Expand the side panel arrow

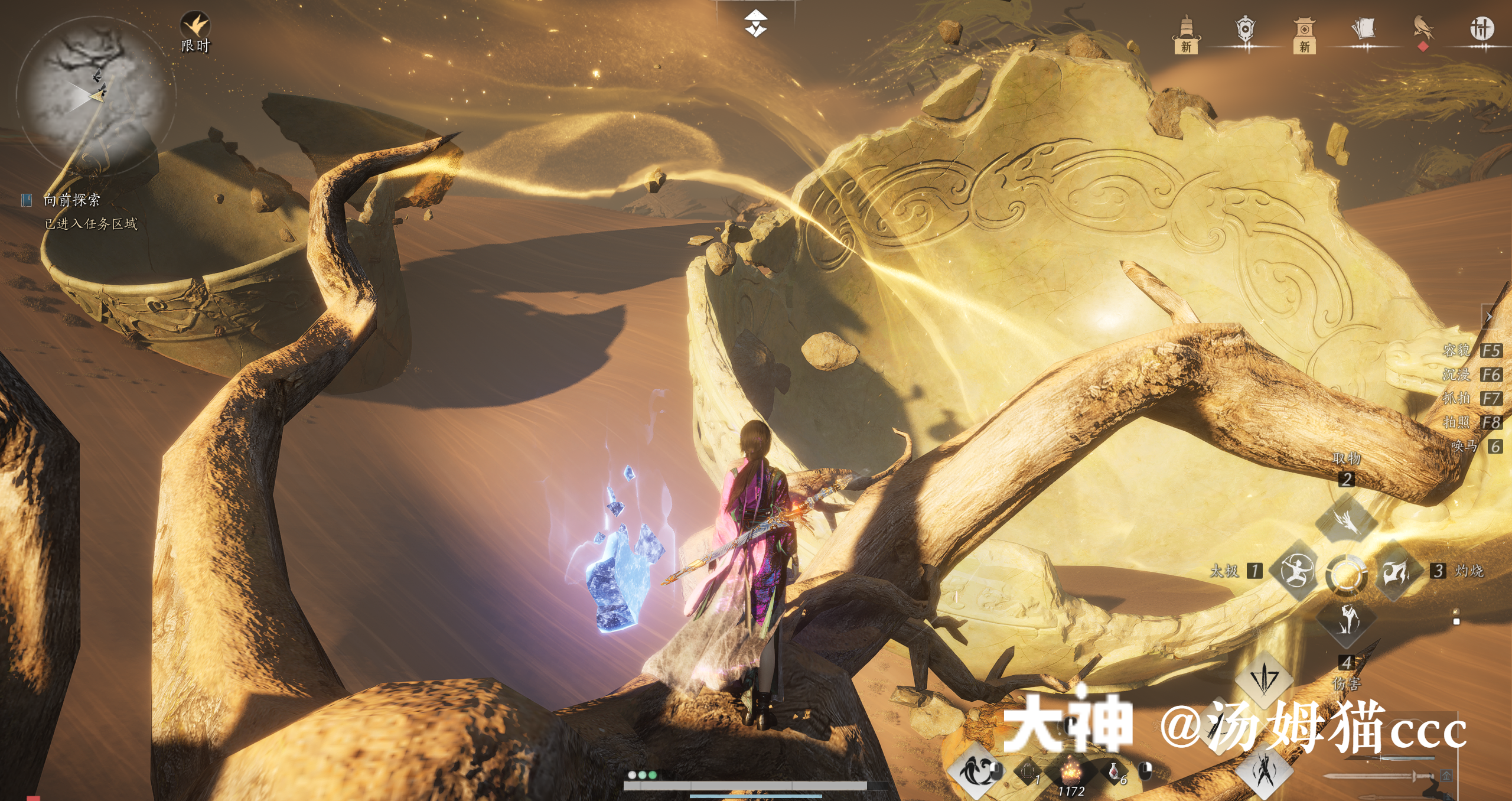tap(1490, 317)
